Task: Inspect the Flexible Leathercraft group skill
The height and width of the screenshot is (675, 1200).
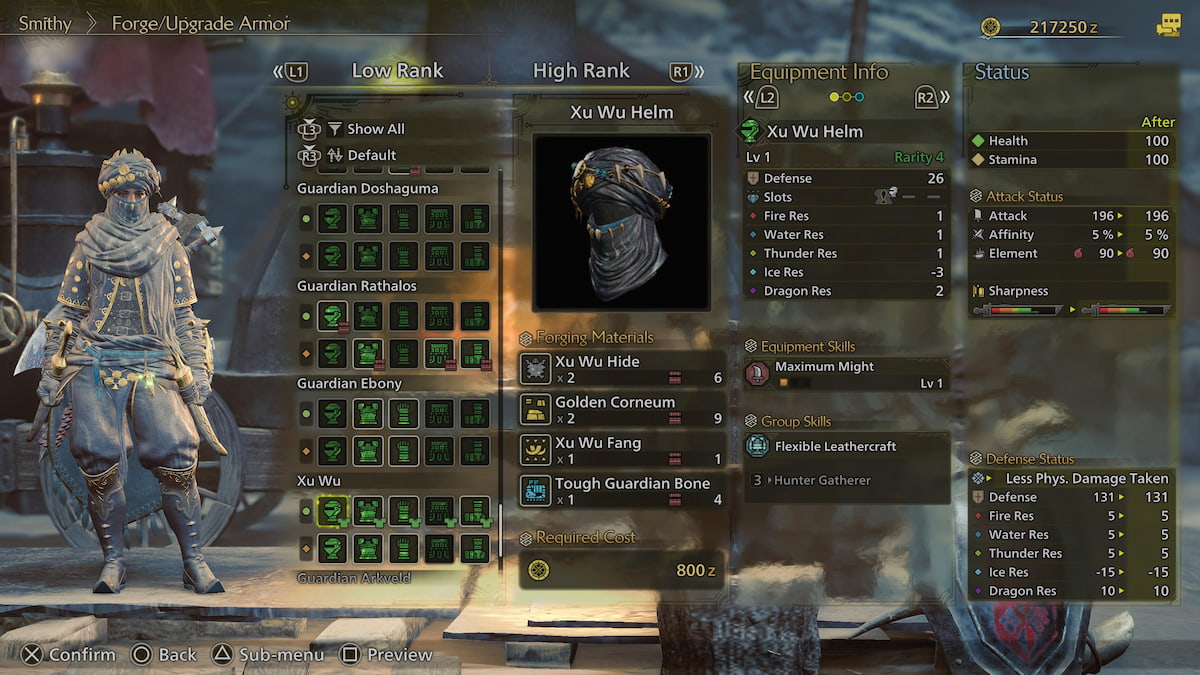Action: [846, 446]
